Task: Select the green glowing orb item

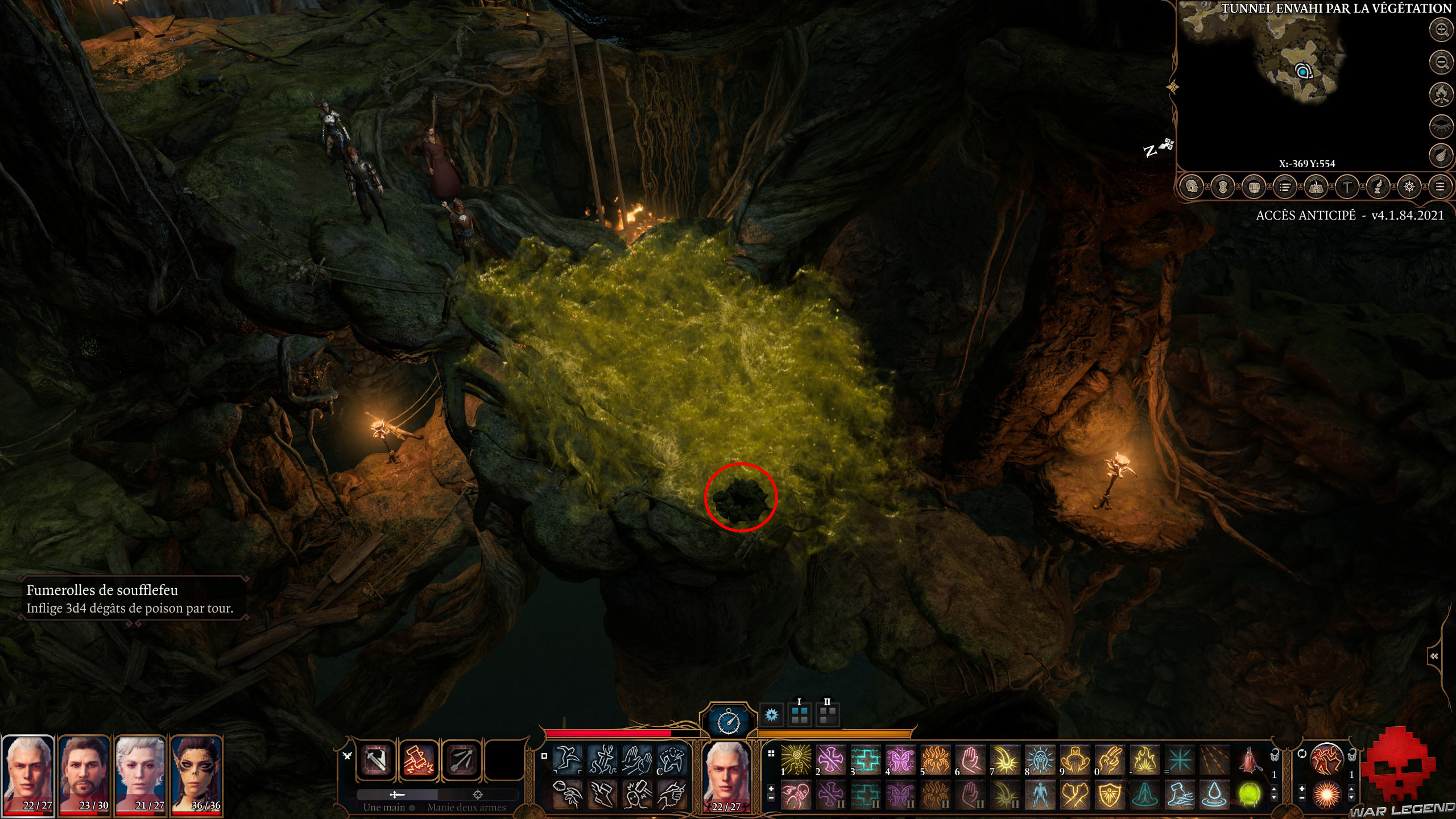Action: [1250, 795]
